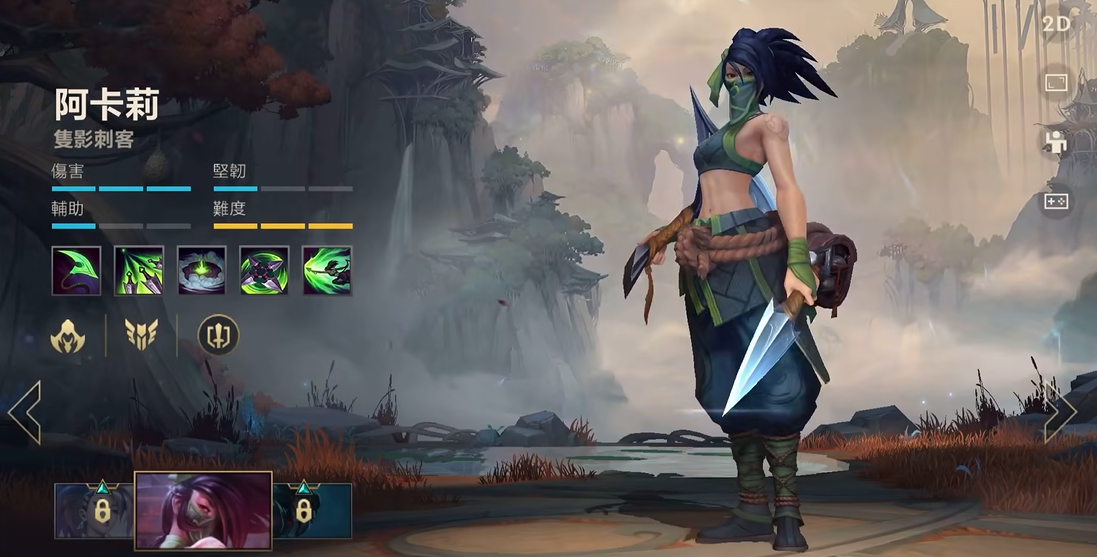This screenshot has width=1097, height=557.
Task: Click the hooded assassin role icon
Action: (69, 335)
